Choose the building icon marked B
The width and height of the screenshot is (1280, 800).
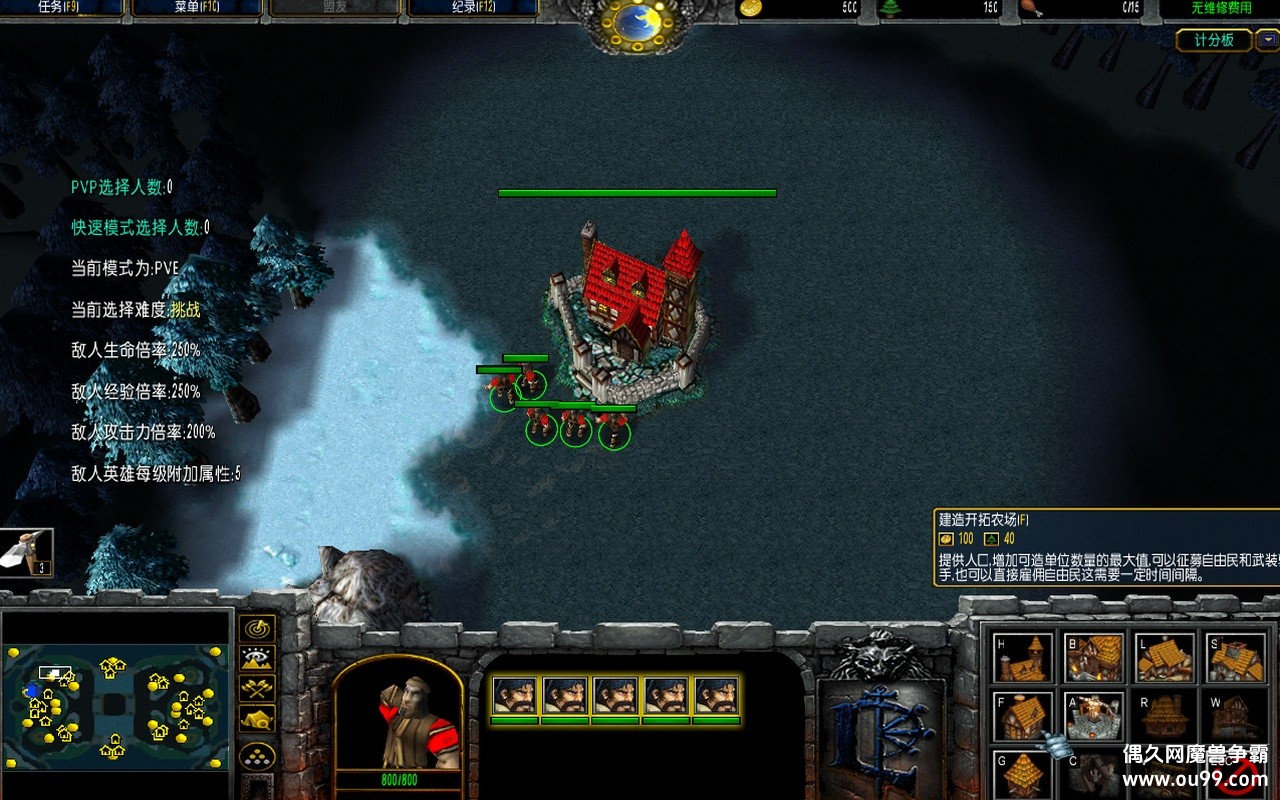point(1094,658)
